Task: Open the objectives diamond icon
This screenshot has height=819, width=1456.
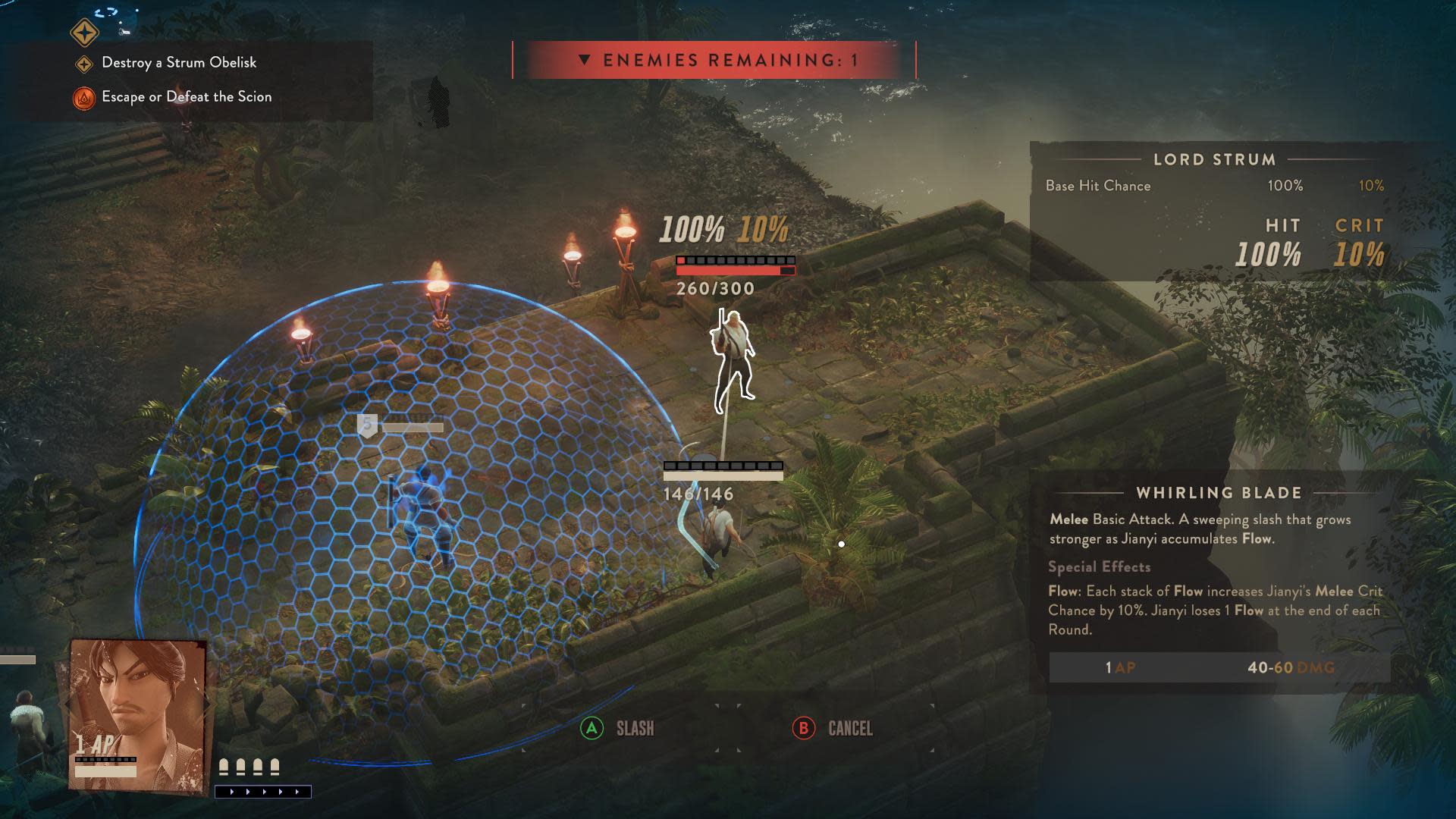Action: click(x=84, y=33)
